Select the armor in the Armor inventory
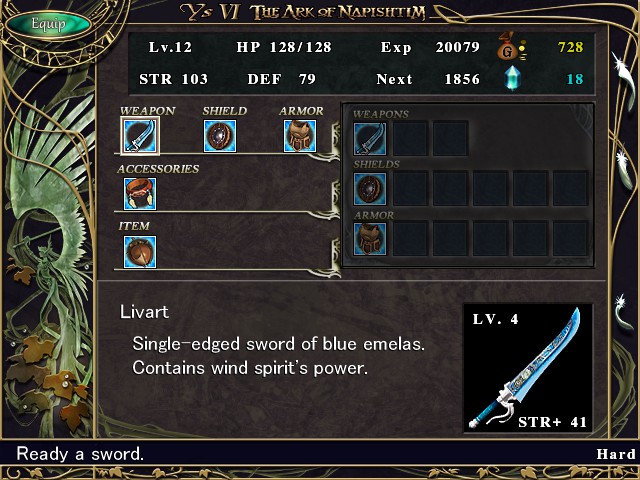 pyautogui.click(x=370, y=238)
